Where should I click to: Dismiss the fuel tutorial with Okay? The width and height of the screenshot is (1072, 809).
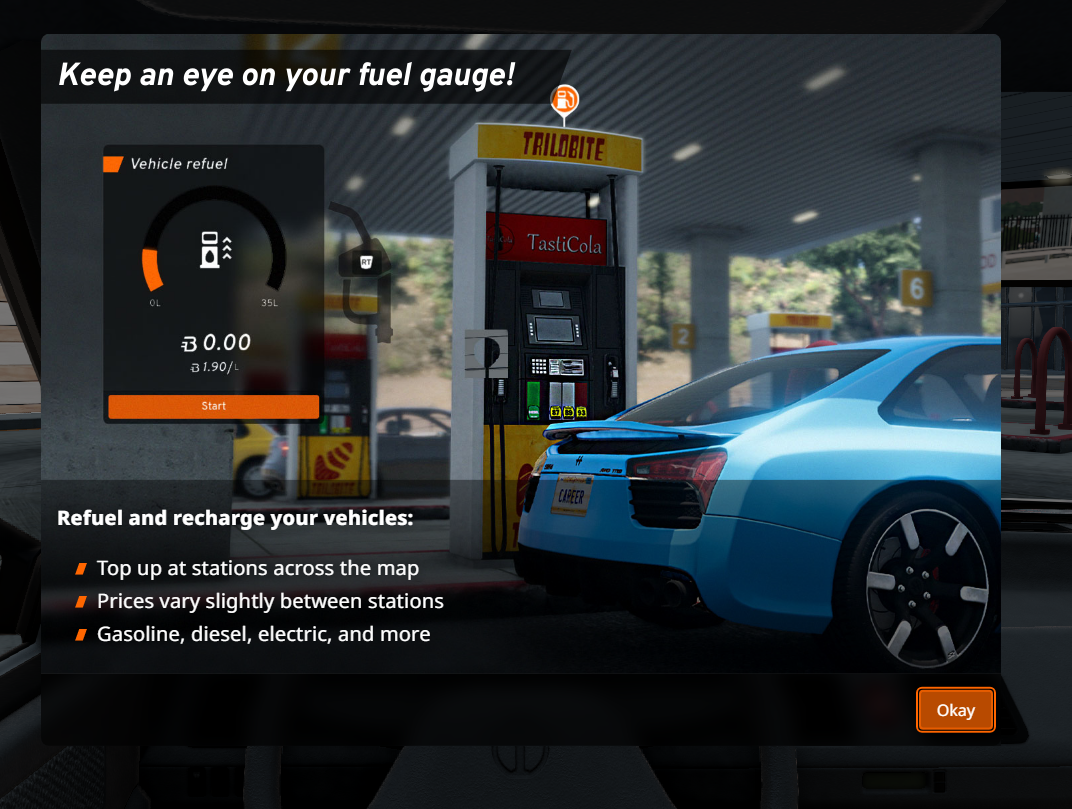955,710
